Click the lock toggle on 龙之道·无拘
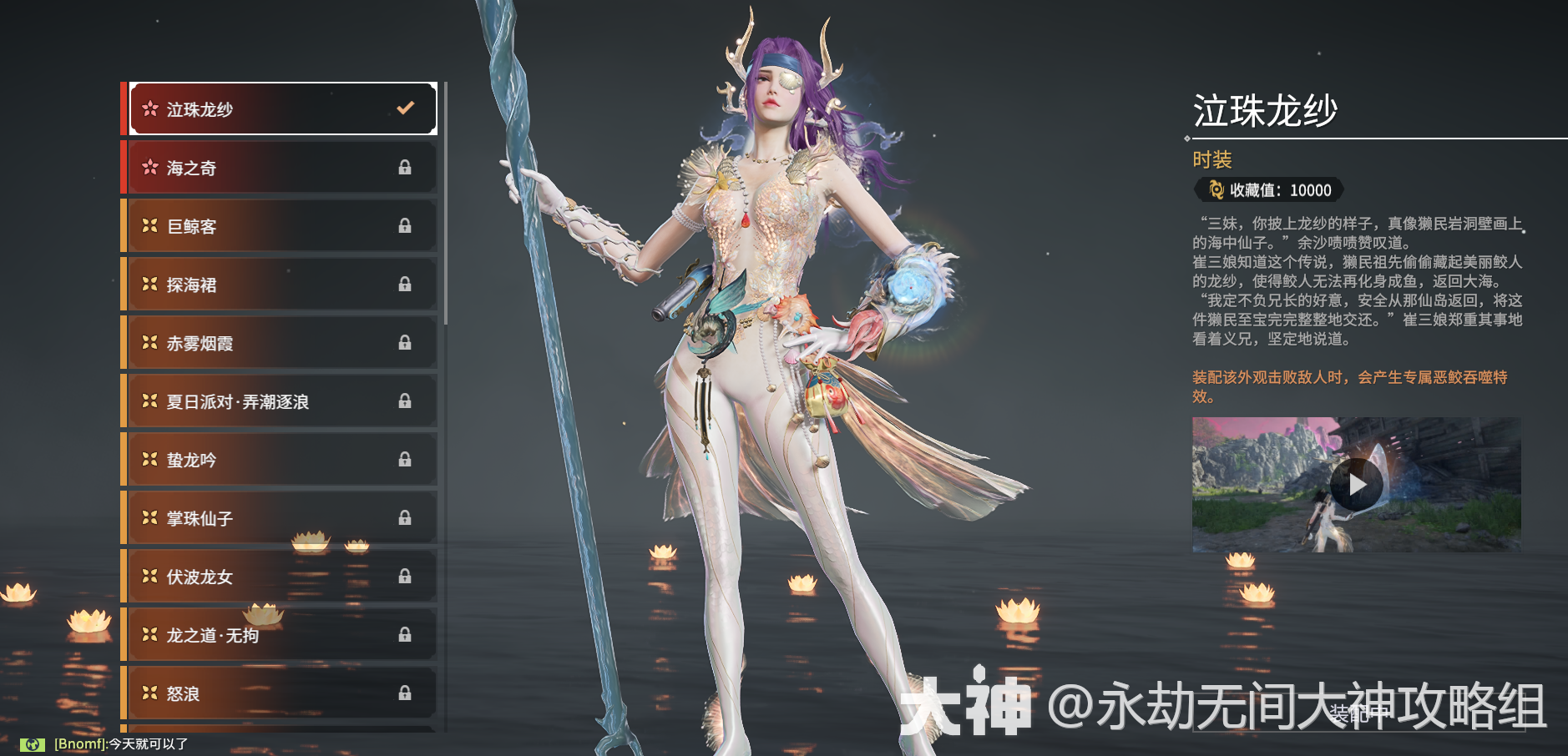 point(407,635)
